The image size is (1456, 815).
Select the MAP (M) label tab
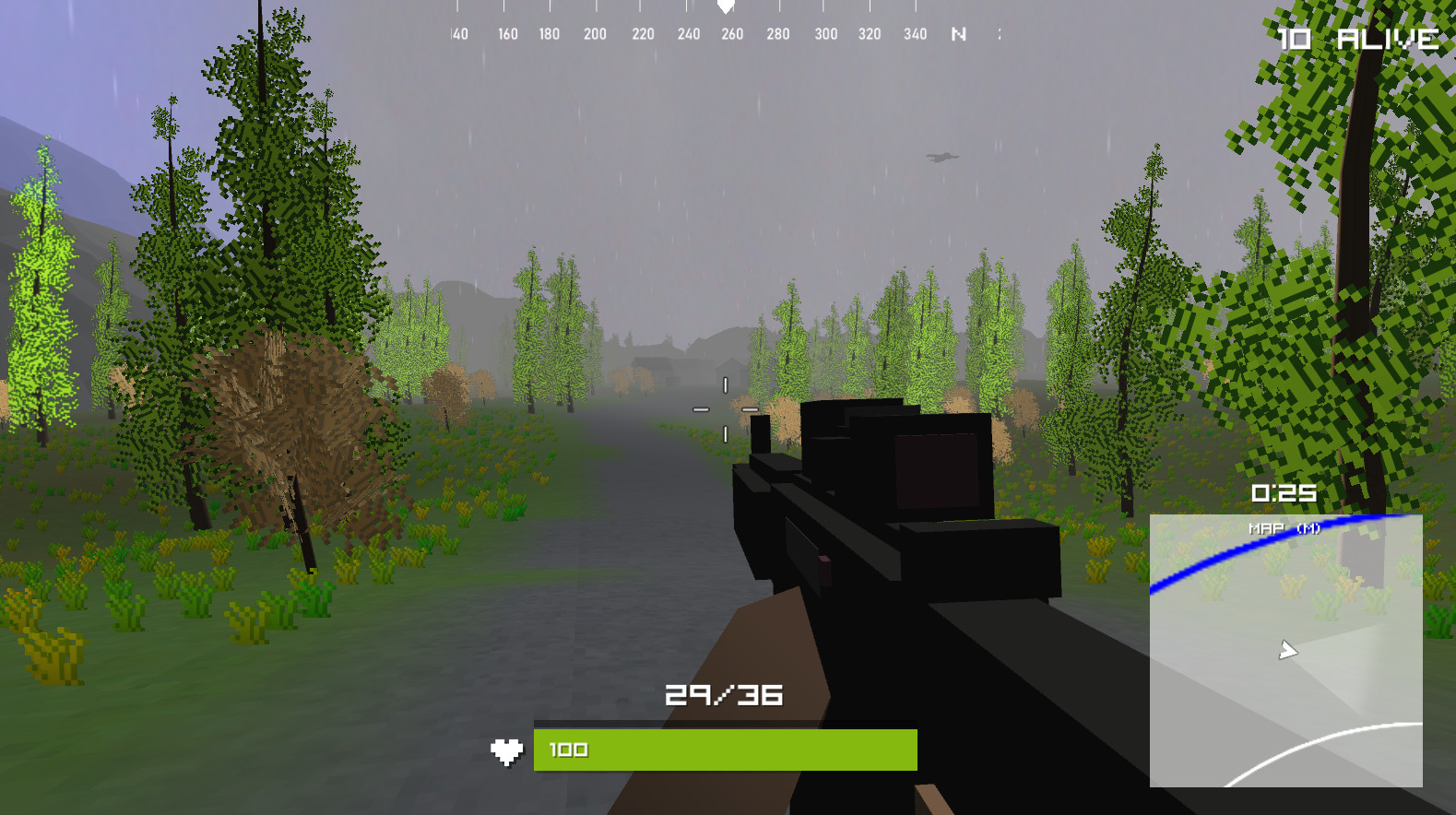click(1284, 529)
